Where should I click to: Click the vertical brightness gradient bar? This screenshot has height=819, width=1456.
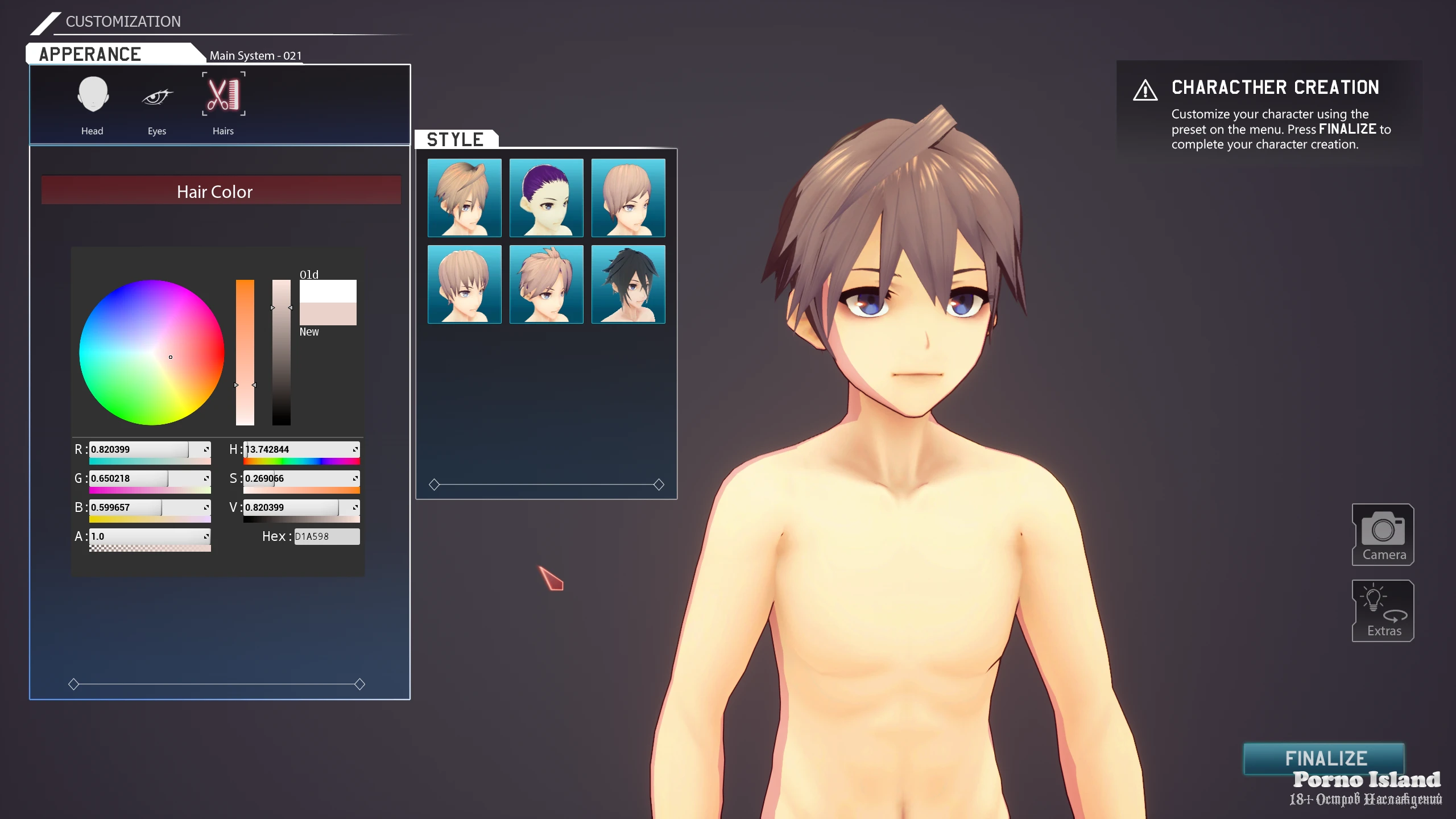[281, 352]
